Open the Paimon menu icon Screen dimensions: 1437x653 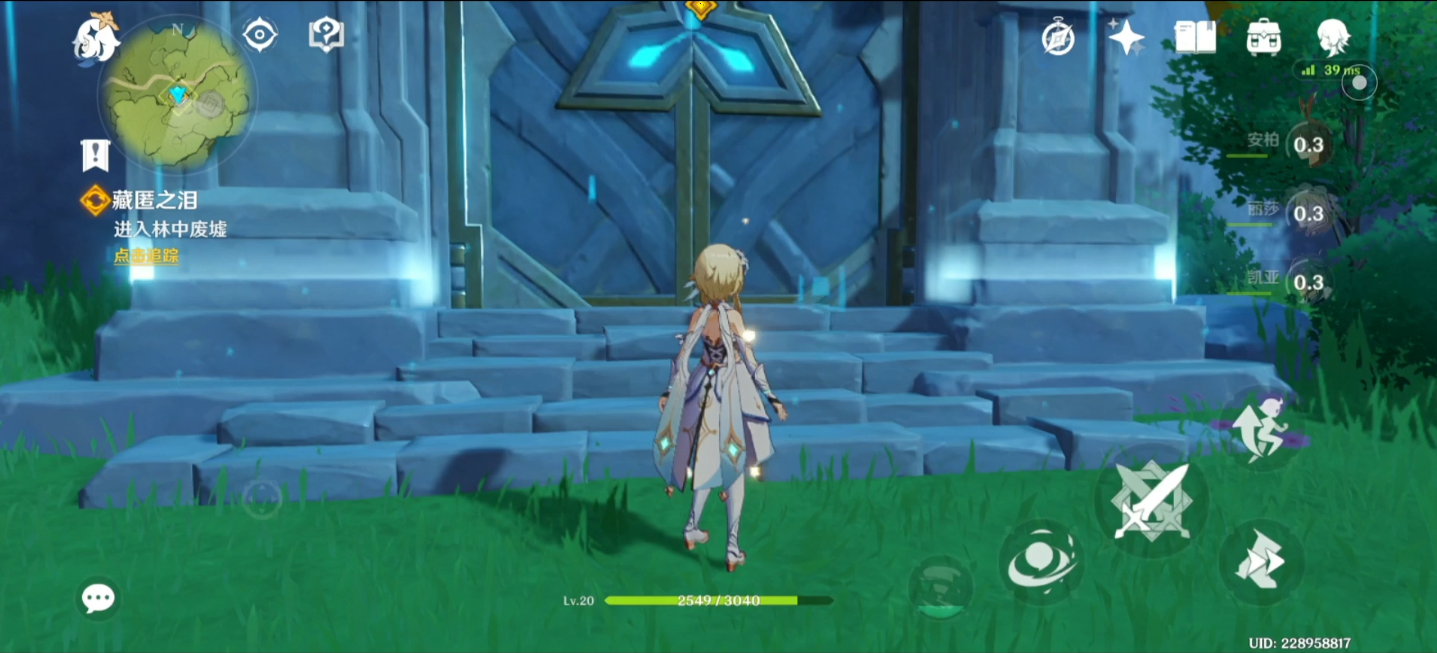(96, 38)
